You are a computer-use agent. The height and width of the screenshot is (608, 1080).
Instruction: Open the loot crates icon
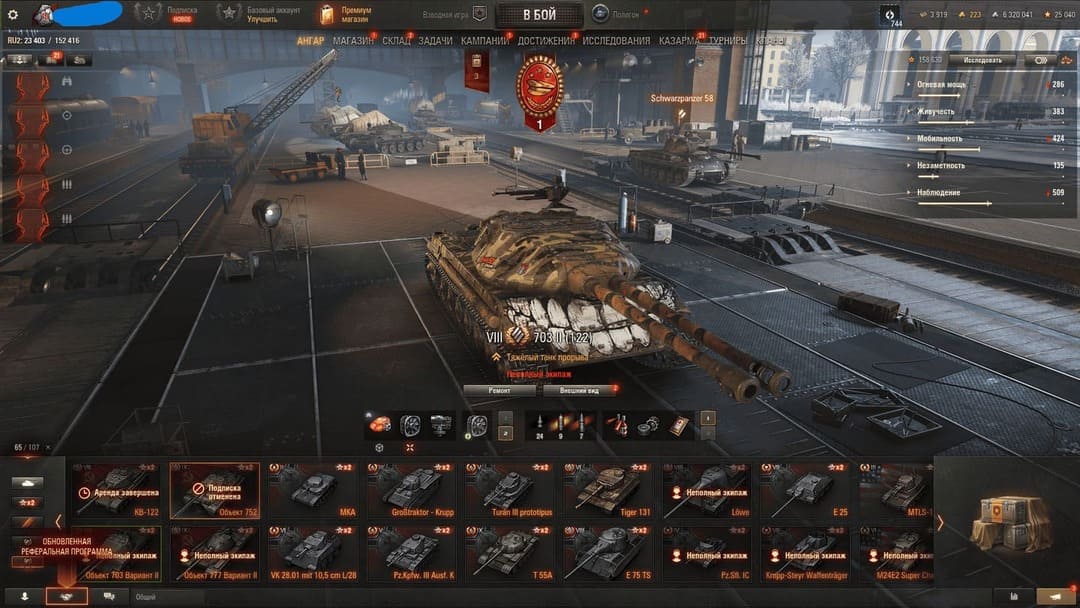[1006, 518]
